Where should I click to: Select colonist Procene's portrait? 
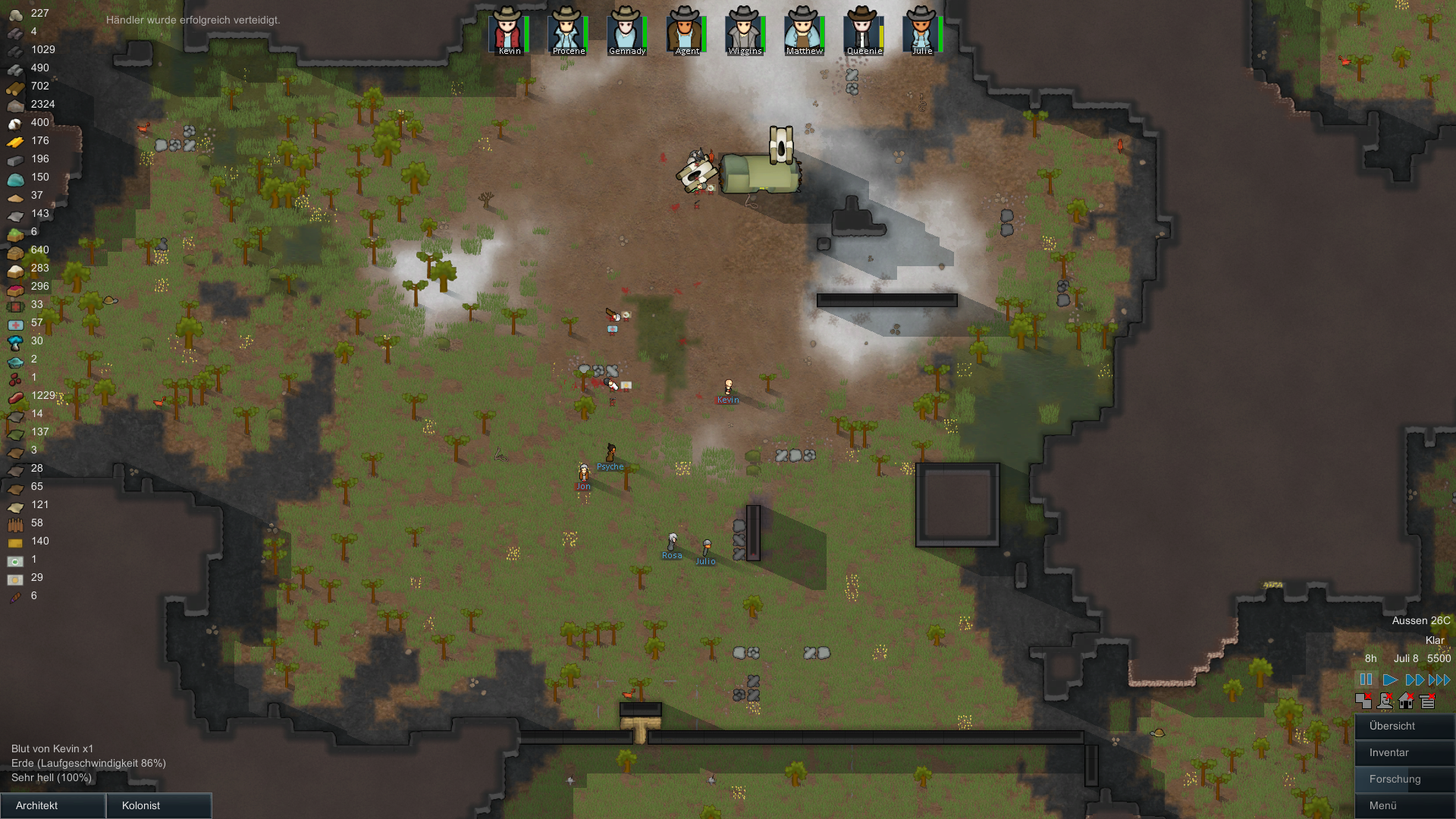pos(566,30)
